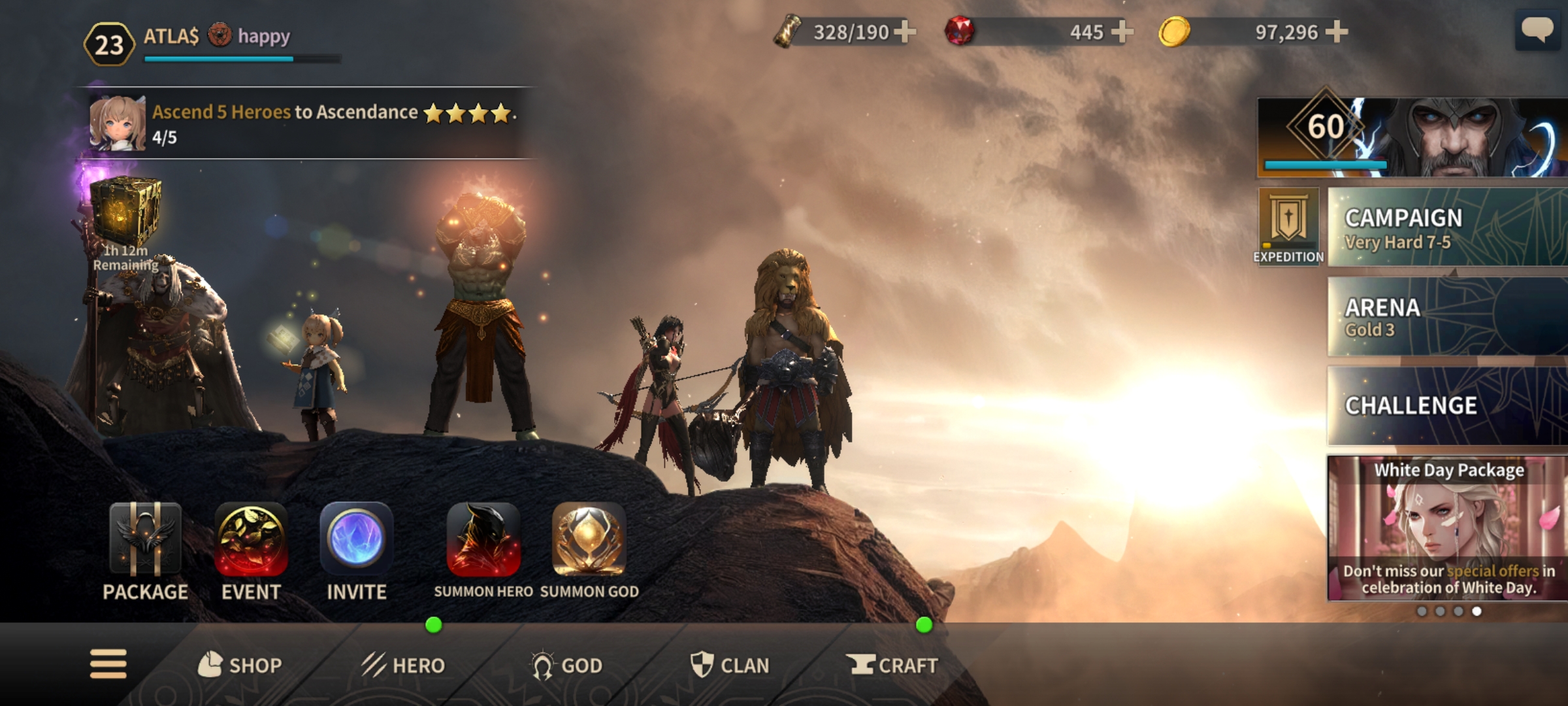Open the chat speech bubble
Screen dimensions: 1568x706
tap(1537, 31)
